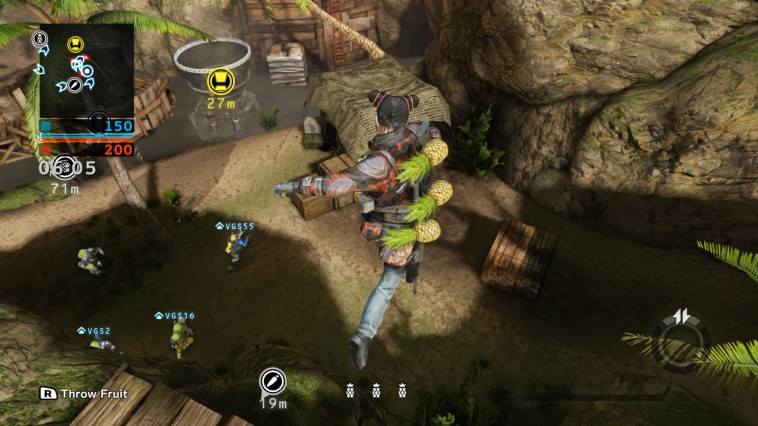This screenshot has height=426, width=758.
Task: Select the VGS16 player name tag
Action: 176,316
